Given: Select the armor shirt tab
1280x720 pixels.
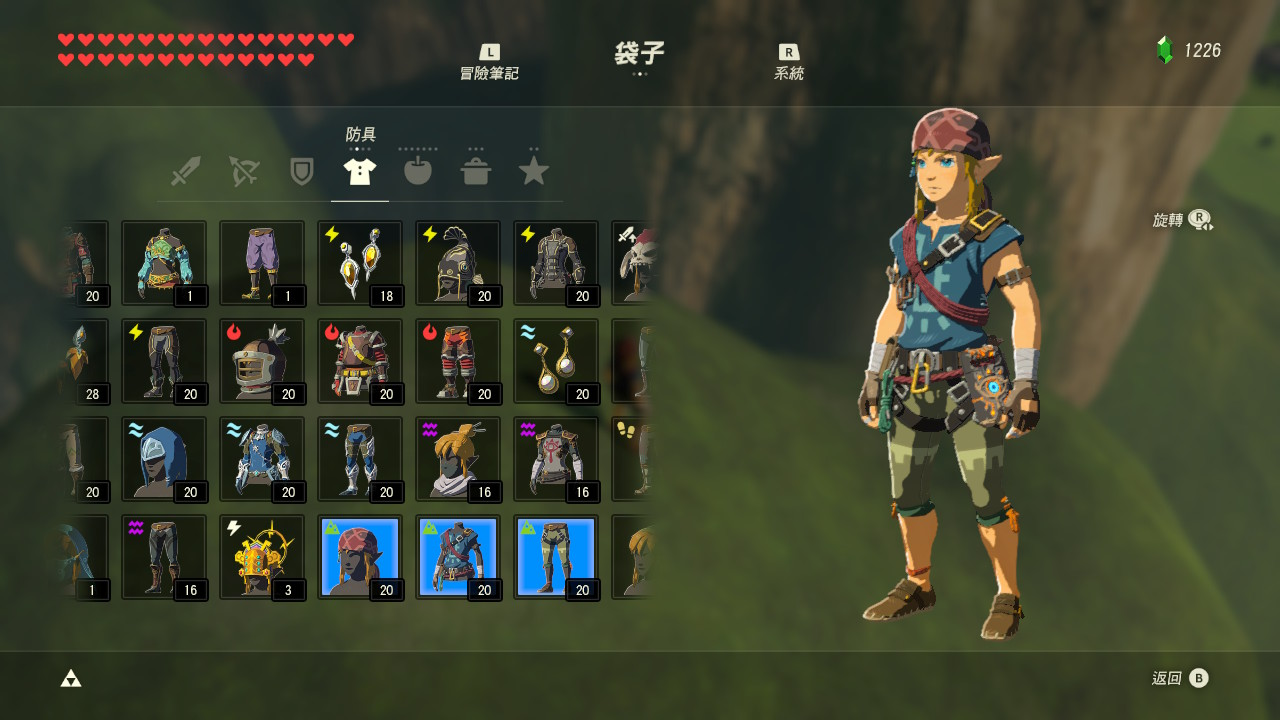Looking at the screenshot, I should tap(360, 171).
